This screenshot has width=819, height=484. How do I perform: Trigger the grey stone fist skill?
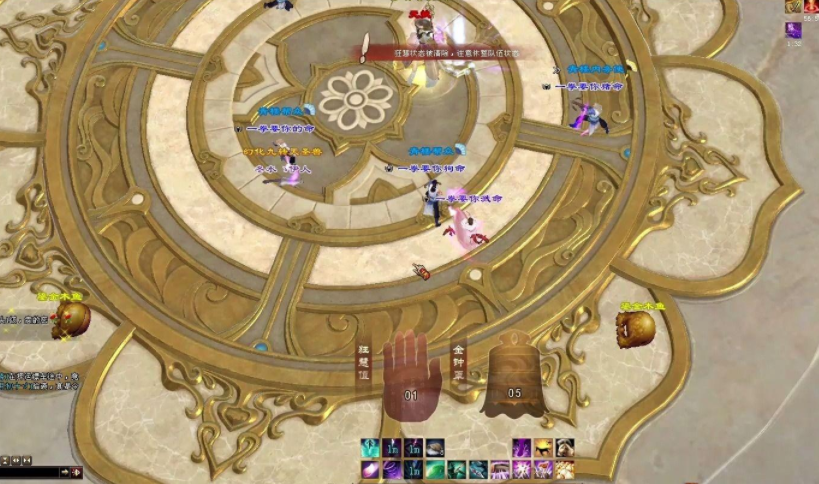coord(565,446)
